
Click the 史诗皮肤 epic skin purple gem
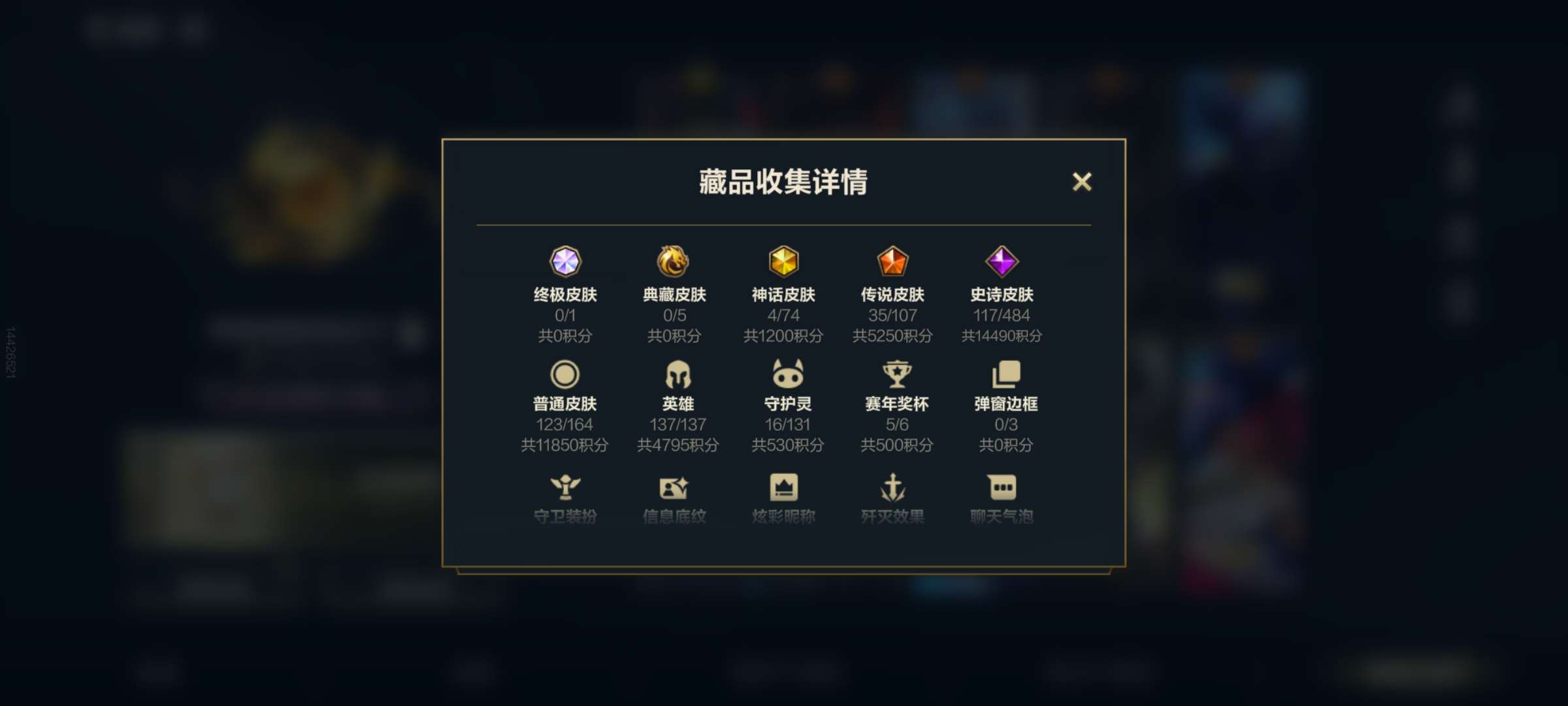pyautogui.click(x=1002, y=262)
